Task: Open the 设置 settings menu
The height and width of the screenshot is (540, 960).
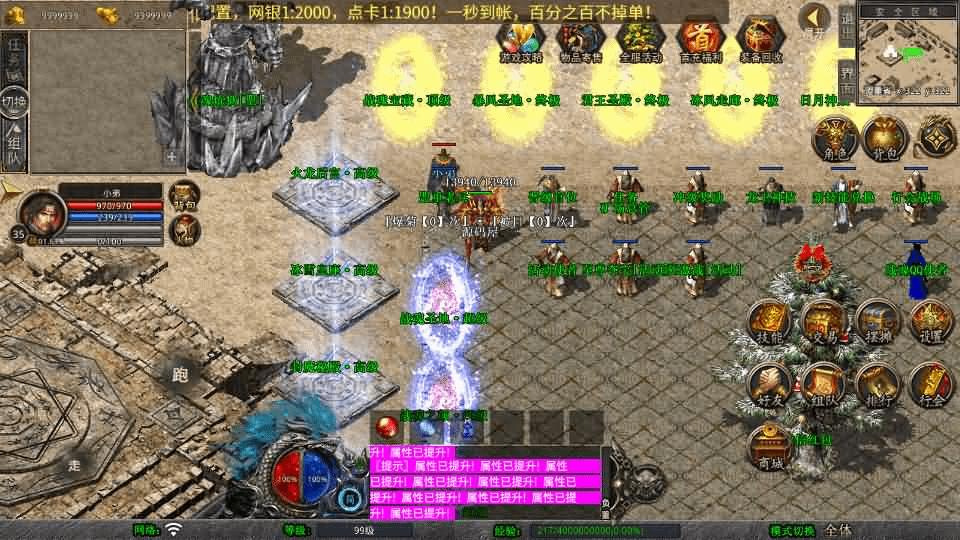Action: (x=930, y=321)
